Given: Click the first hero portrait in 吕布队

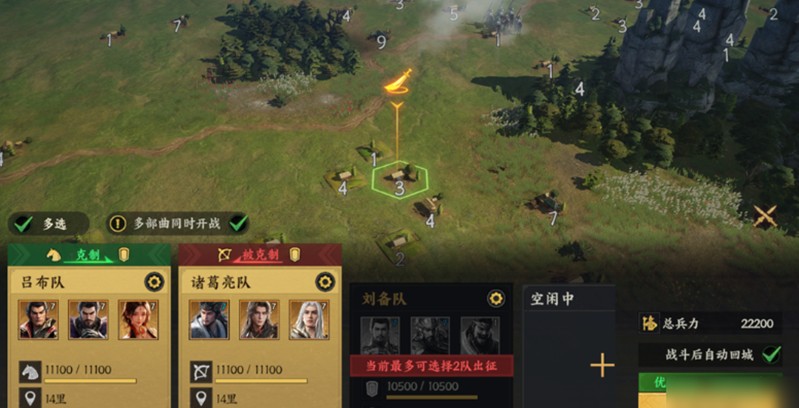Looking at the screenshot, I should [38, 320].
